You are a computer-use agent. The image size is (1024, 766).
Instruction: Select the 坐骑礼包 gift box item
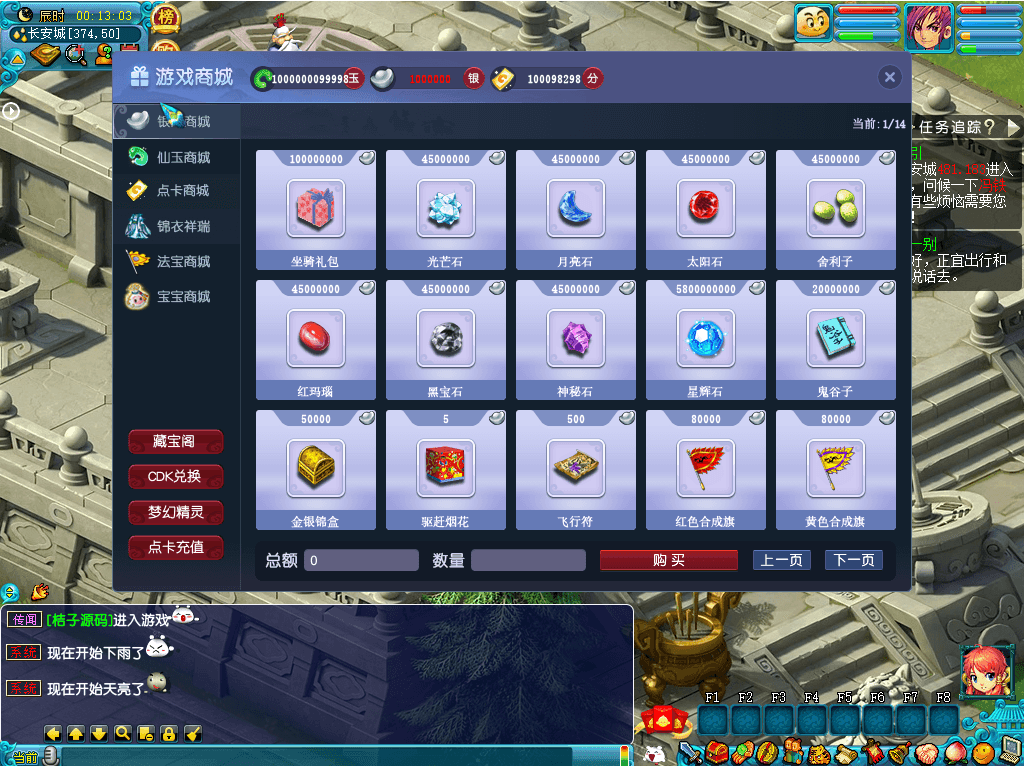click(316, 209)
